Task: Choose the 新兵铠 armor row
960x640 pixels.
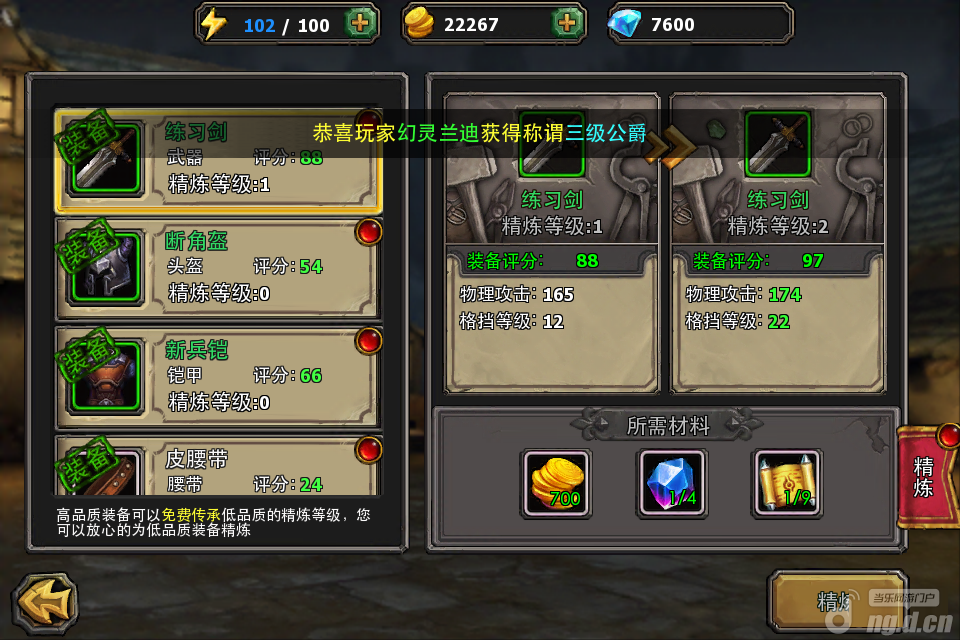Action: tap(218, 376)
